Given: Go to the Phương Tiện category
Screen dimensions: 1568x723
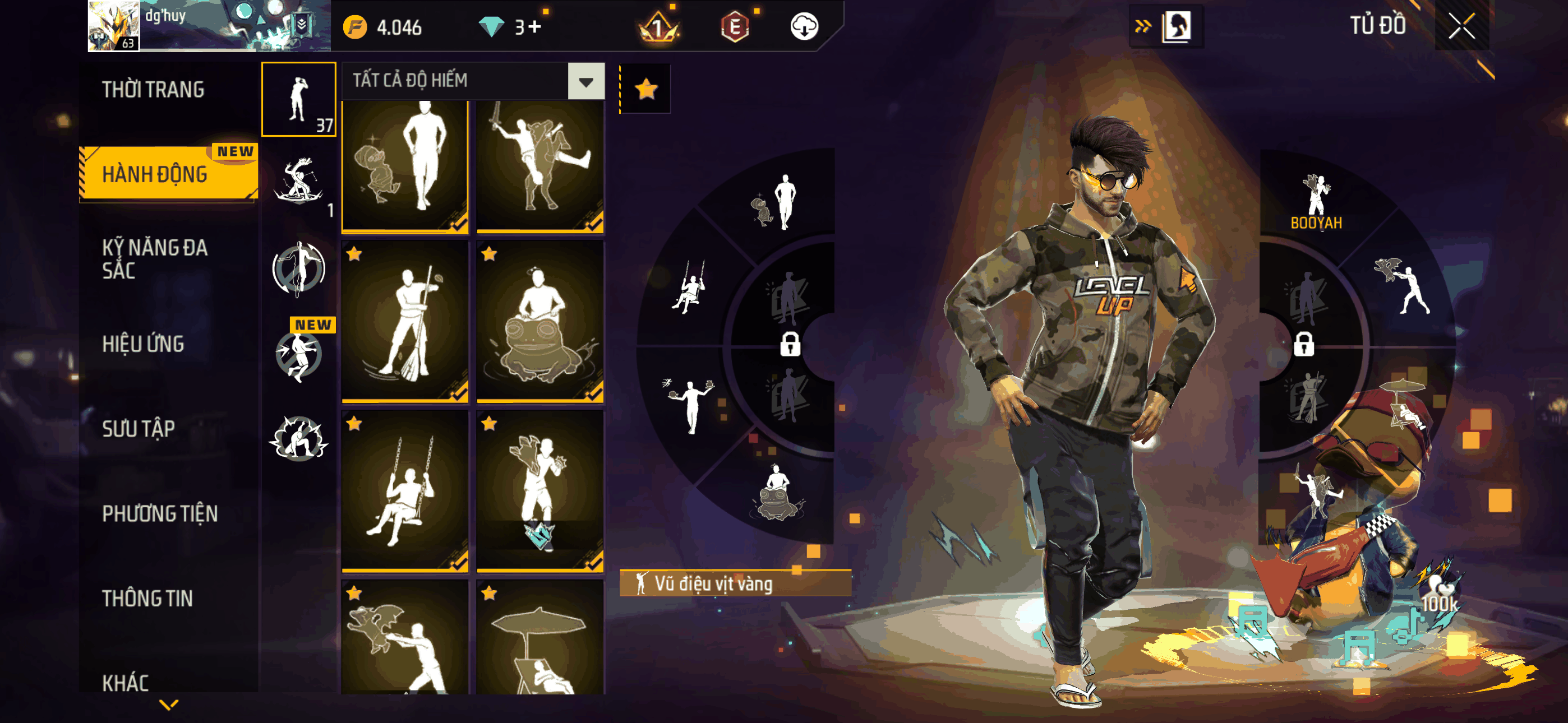Looking at the screenshot, I should coord(159,513).
